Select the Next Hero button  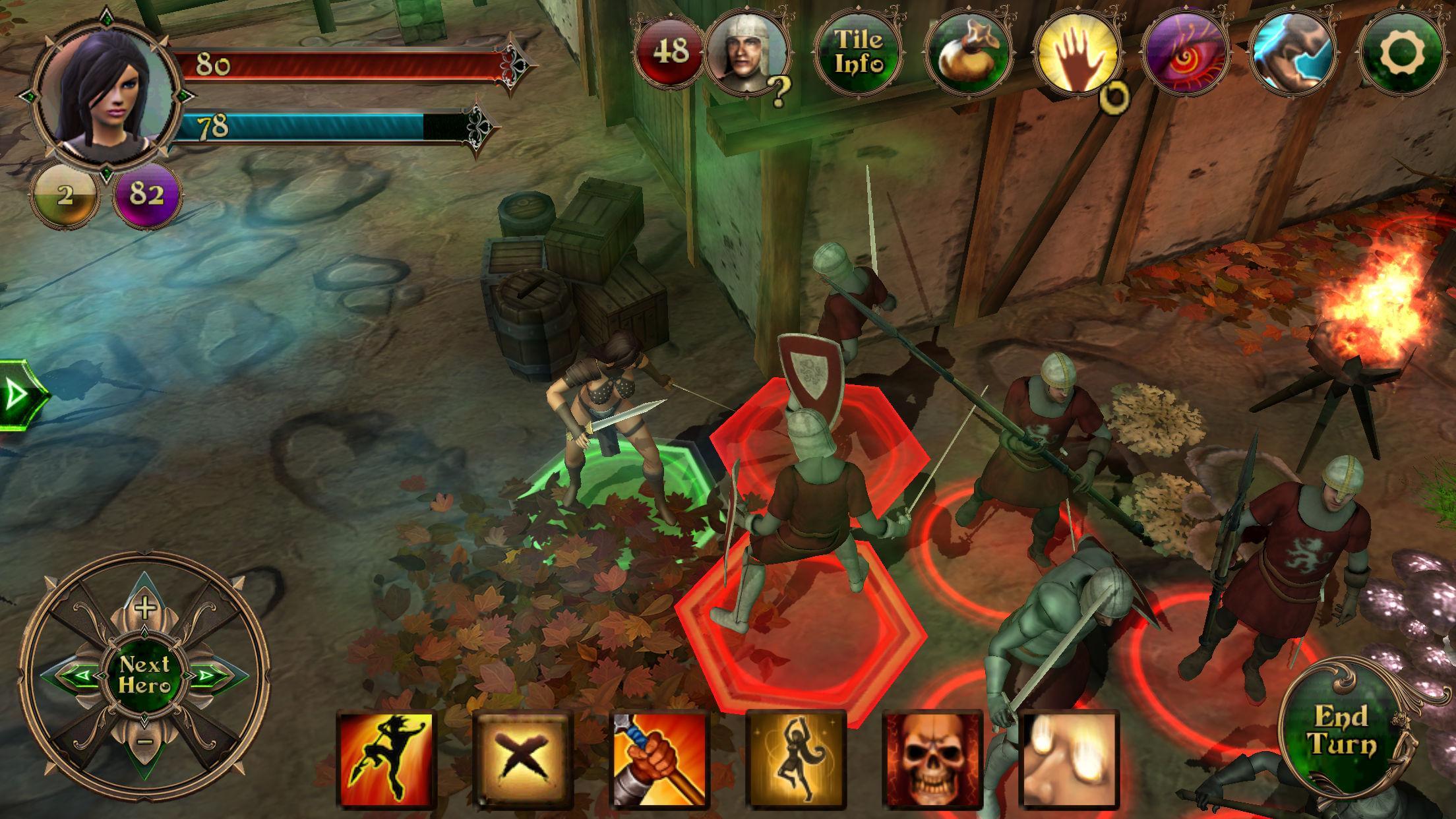(144, 674)
